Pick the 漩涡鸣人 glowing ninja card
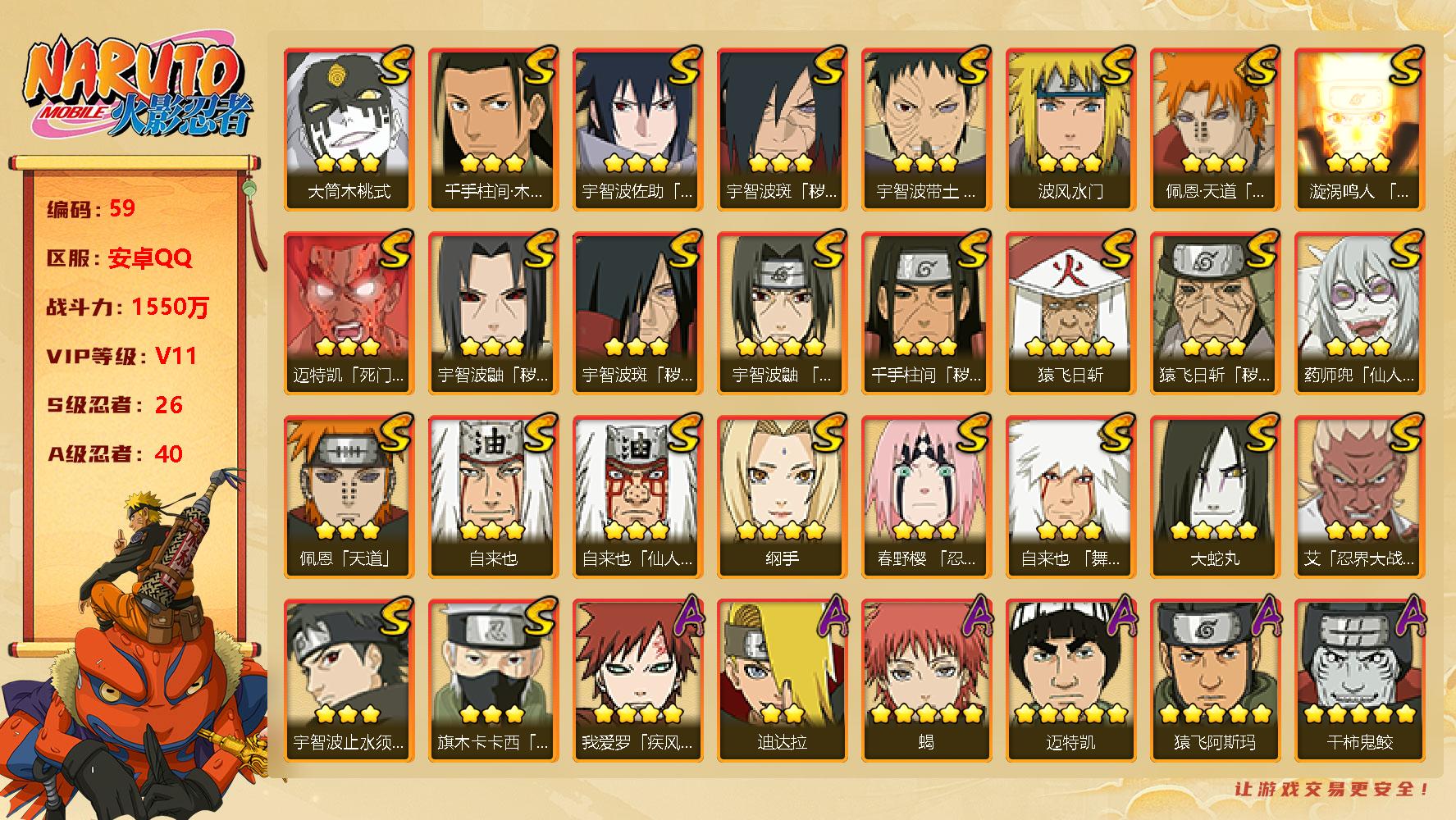 (x=1359, y=129)
